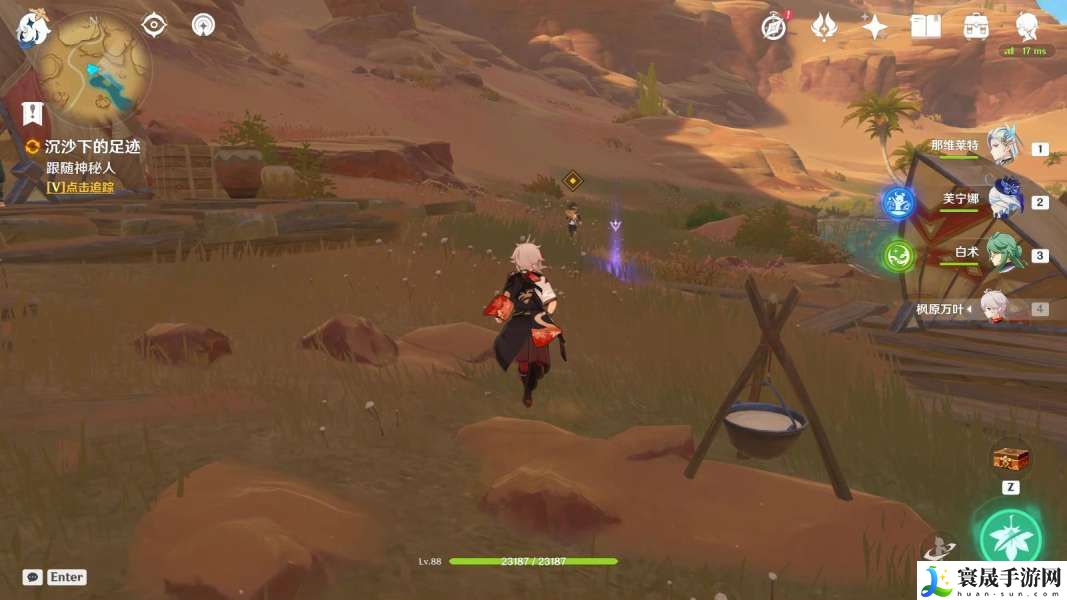Open the compass events icon
The width and height of the screenshot is (1067, 600).
[773, 27]
